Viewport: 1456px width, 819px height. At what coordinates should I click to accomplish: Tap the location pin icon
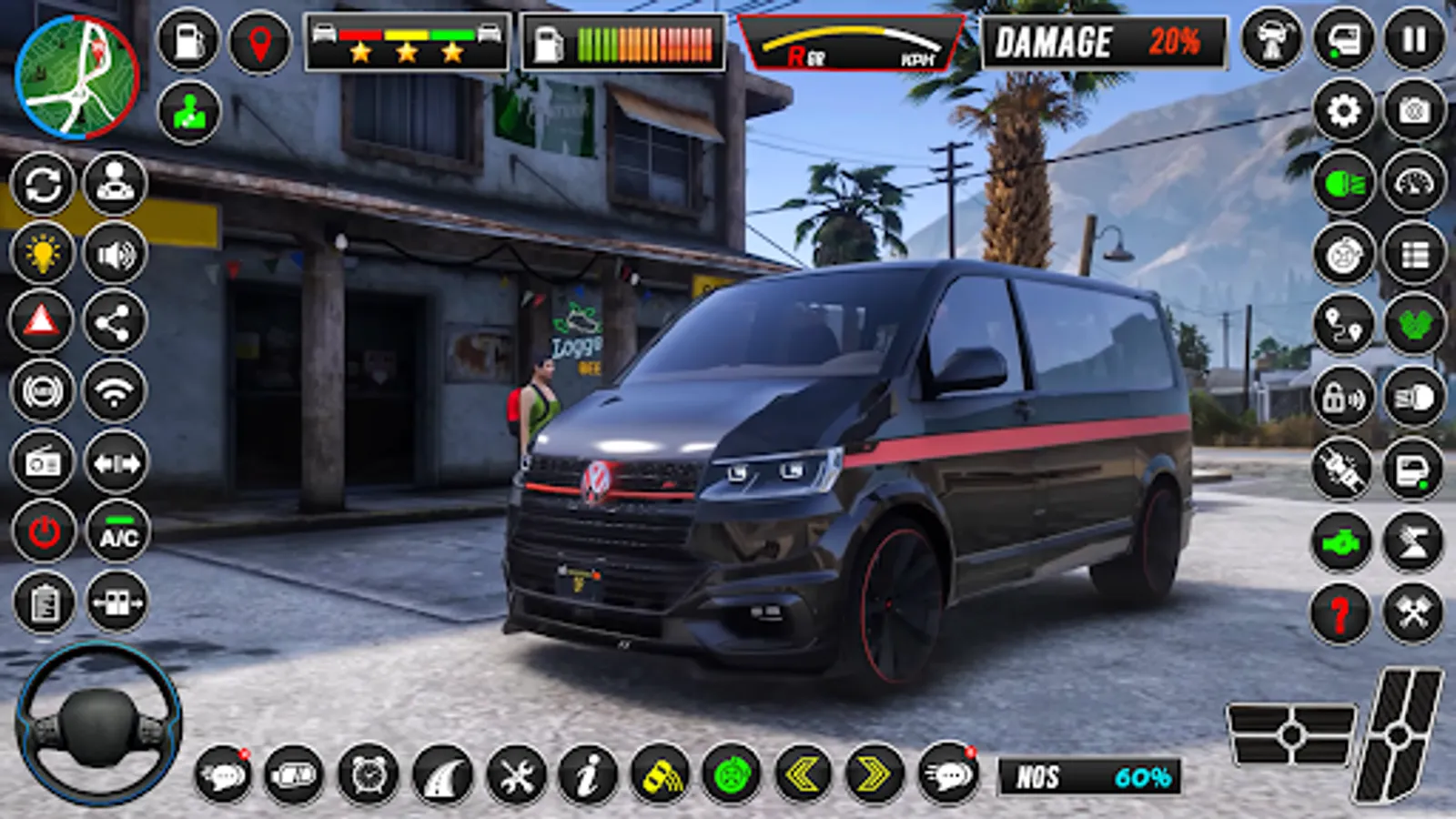pyautogui.click(x=258, y=40)
